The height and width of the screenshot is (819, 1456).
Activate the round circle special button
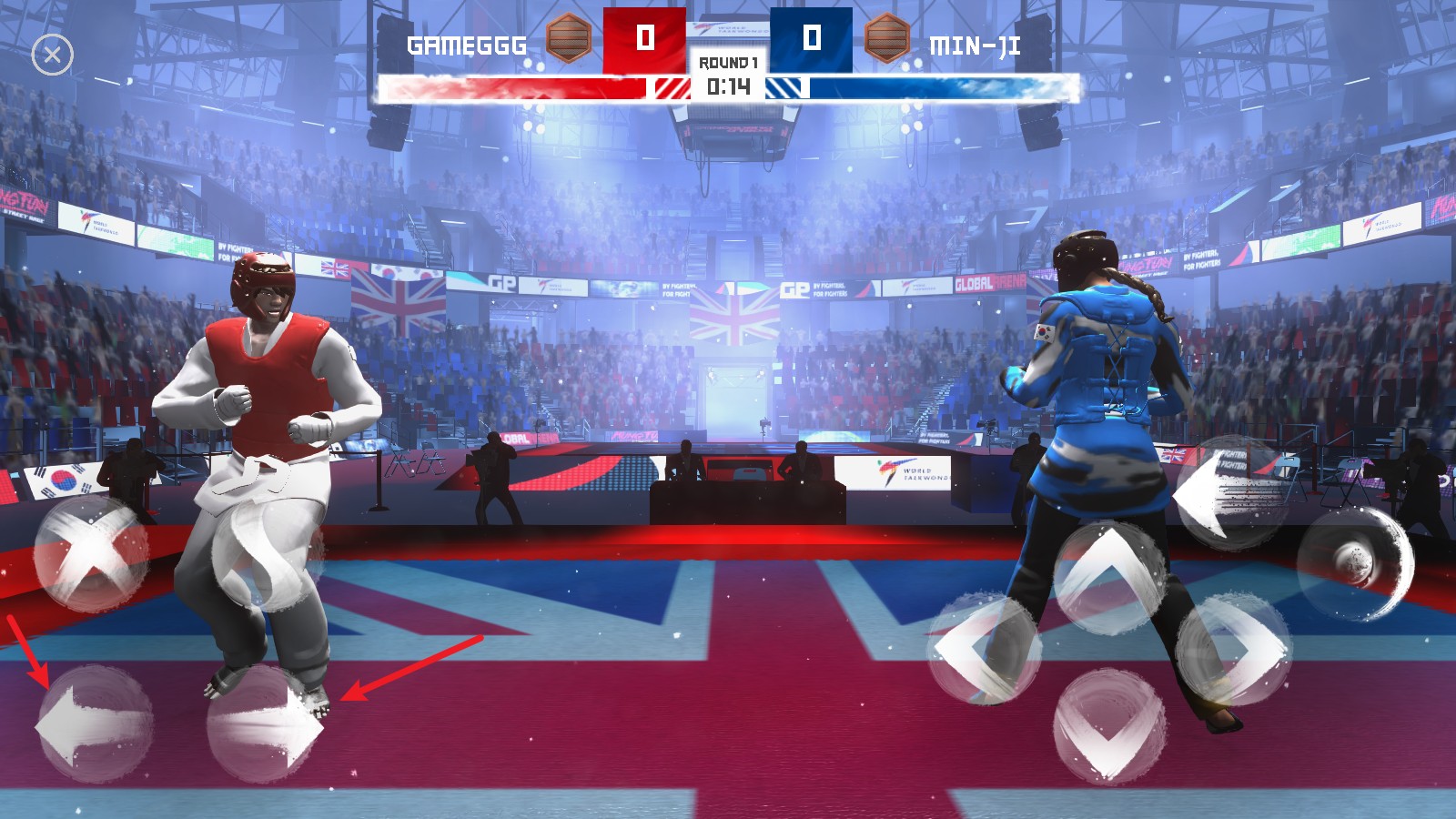(x=1355, y=563)
